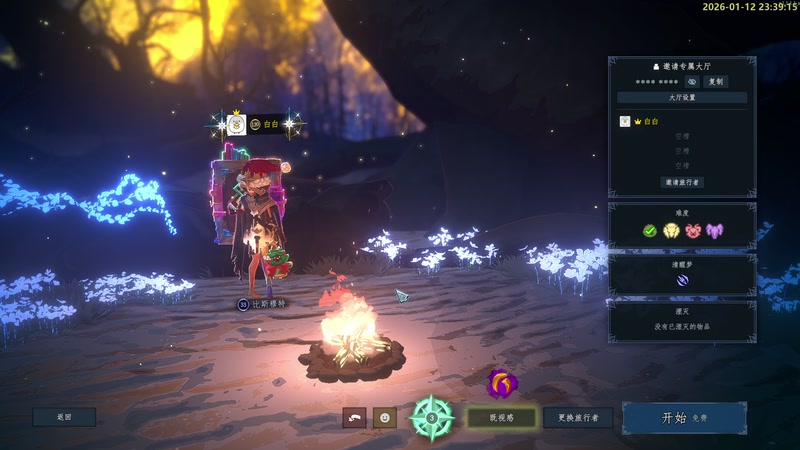Pick the red skull difficulty
Viewport: 800px width, 450px height.
693,230
